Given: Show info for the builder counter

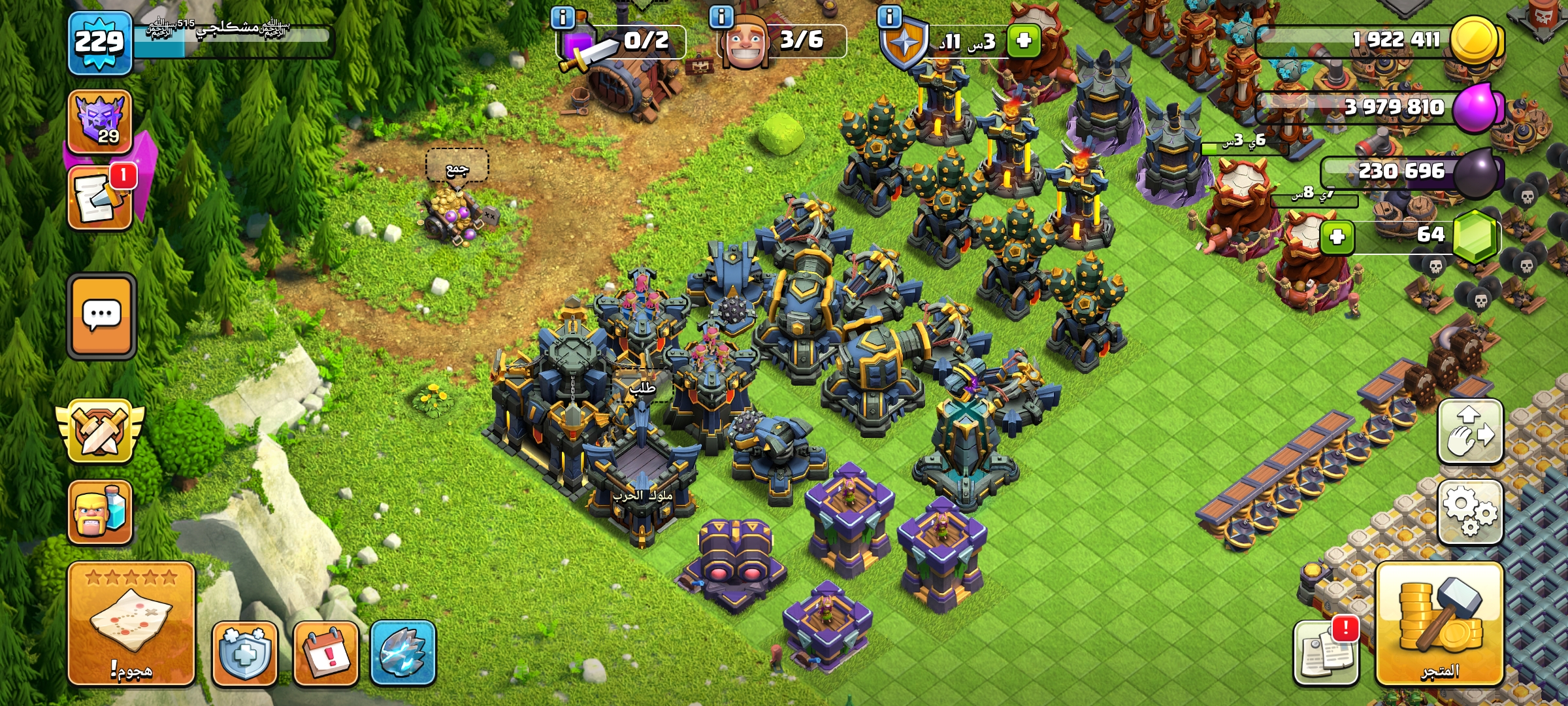Looking at the screenshot, I should [721, 17].
